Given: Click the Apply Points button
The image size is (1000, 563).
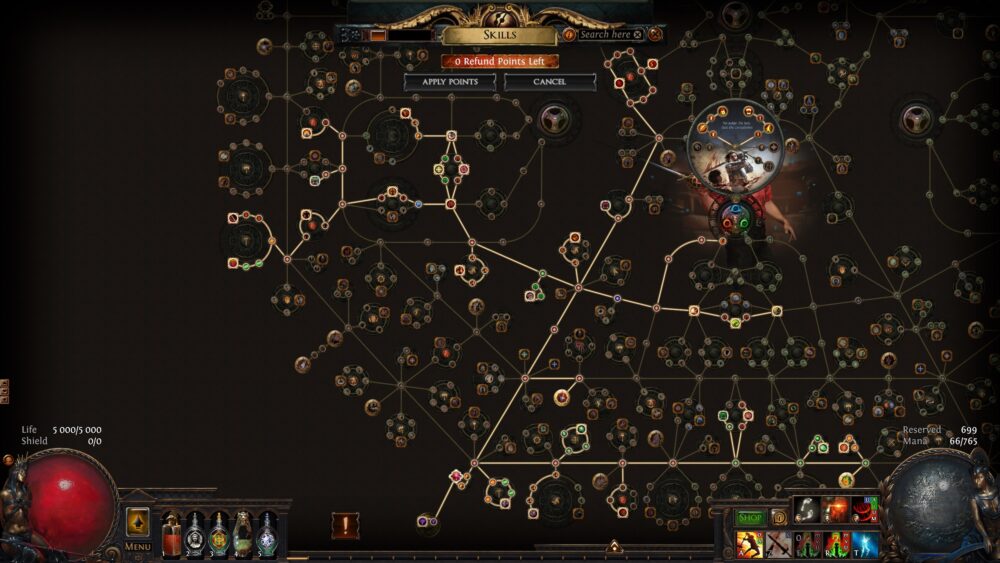Looking at the screenshot, I should 450,81.
